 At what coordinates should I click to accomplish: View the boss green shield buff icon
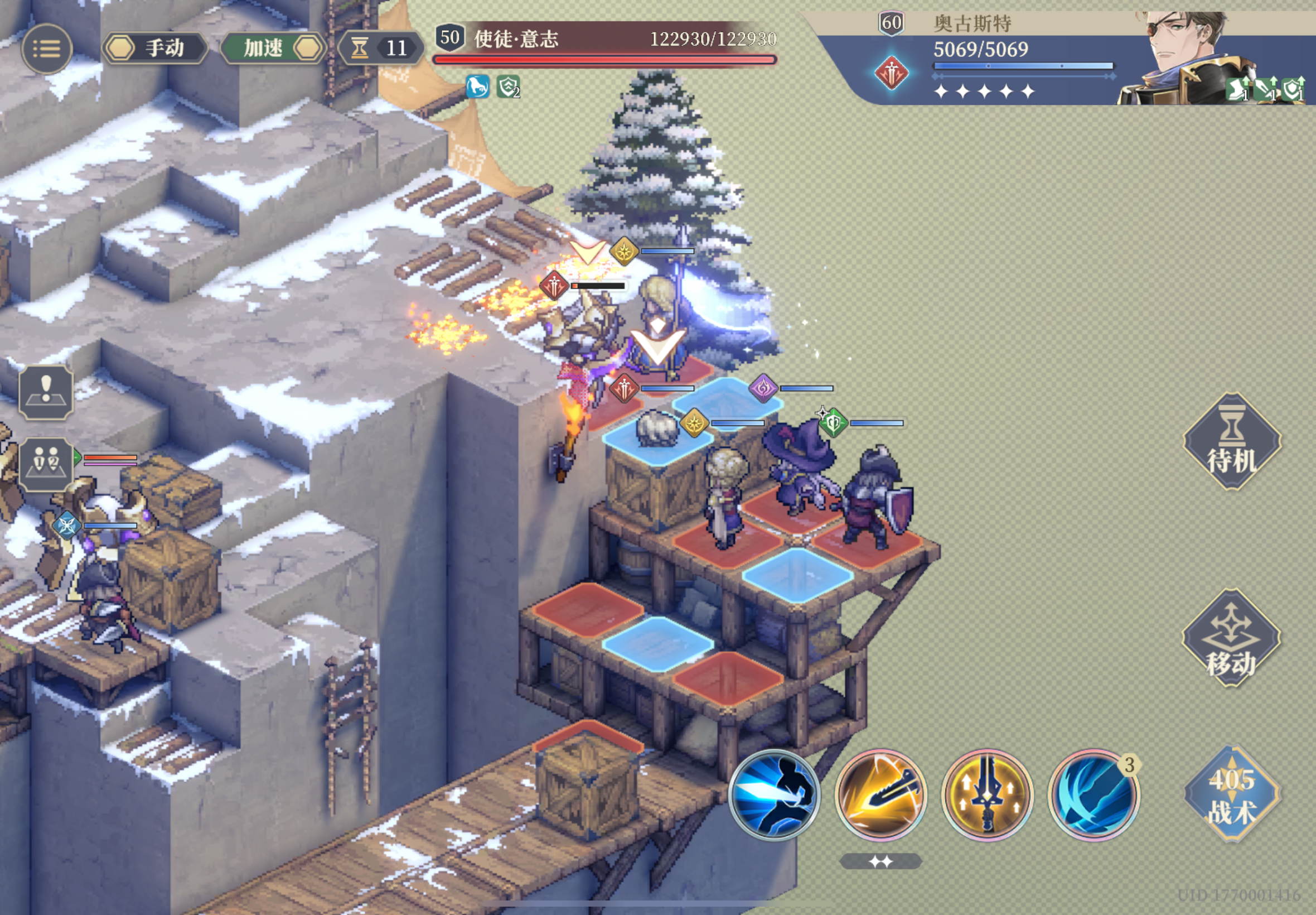tap(507, 87)
